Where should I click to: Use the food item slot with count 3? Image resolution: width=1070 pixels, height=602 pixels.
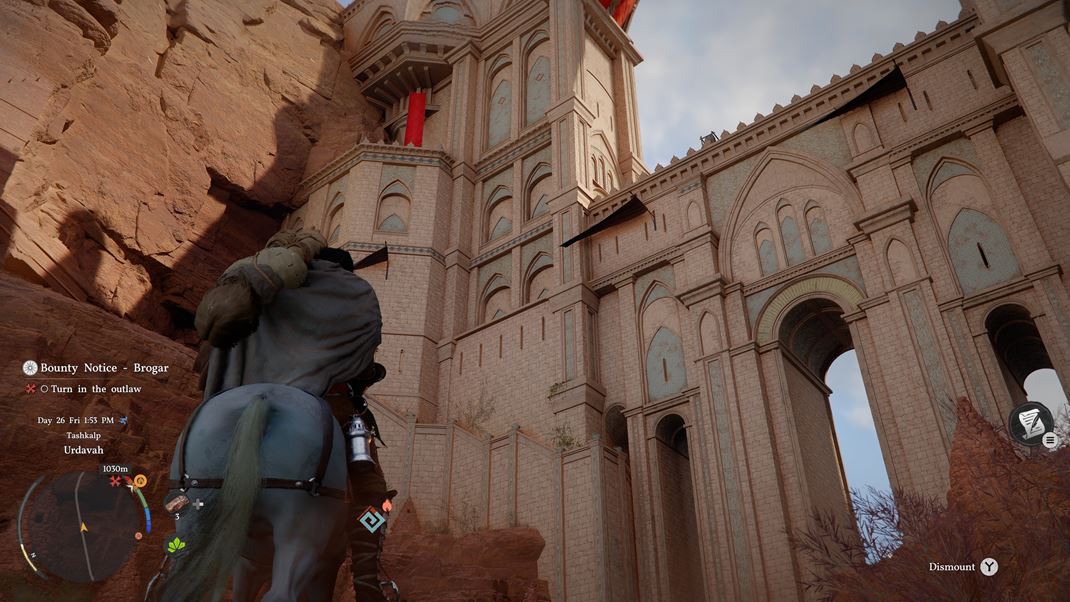178,503
